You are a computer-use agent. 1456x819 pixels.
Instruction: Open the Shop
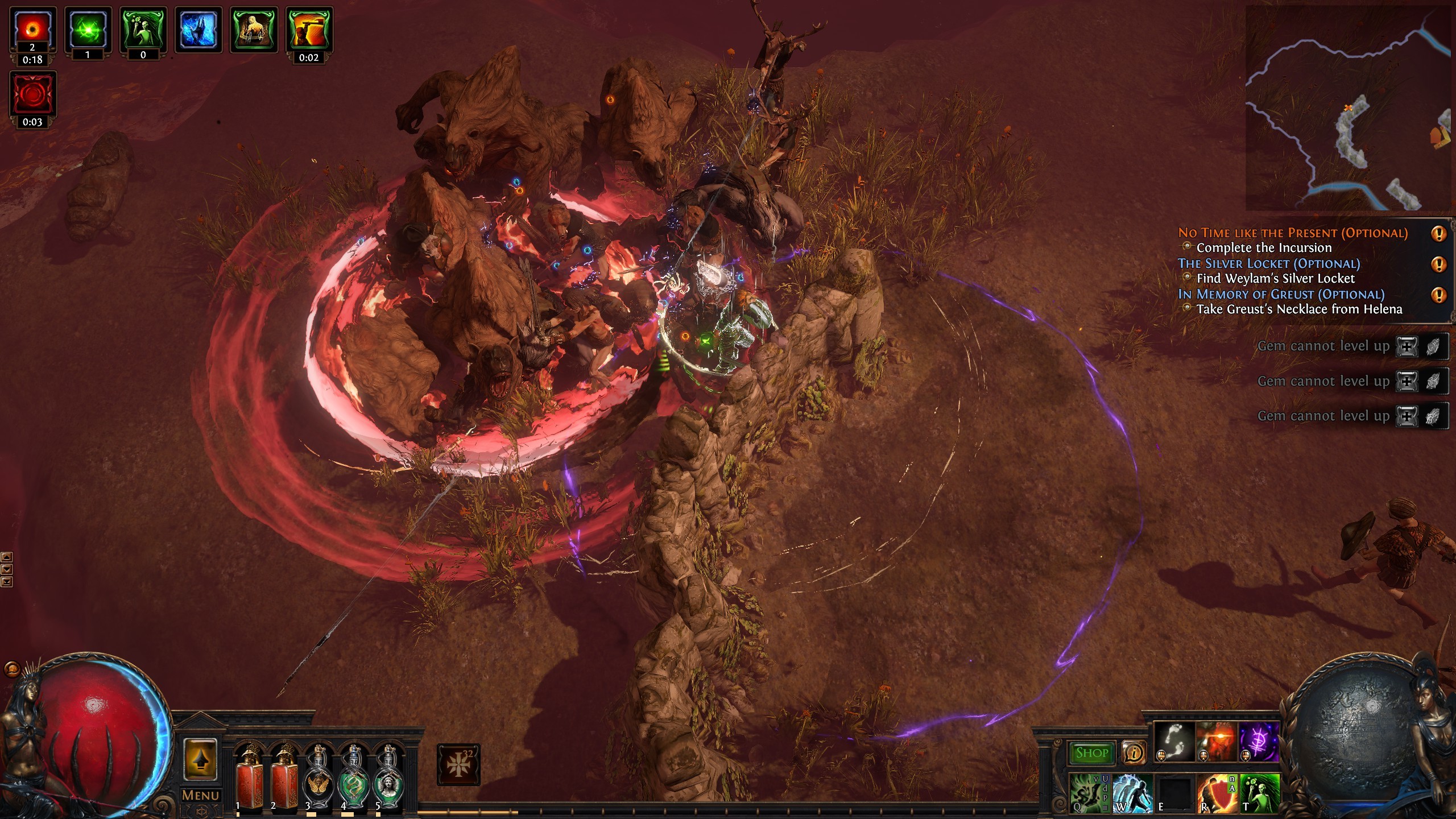(1093, 752)
